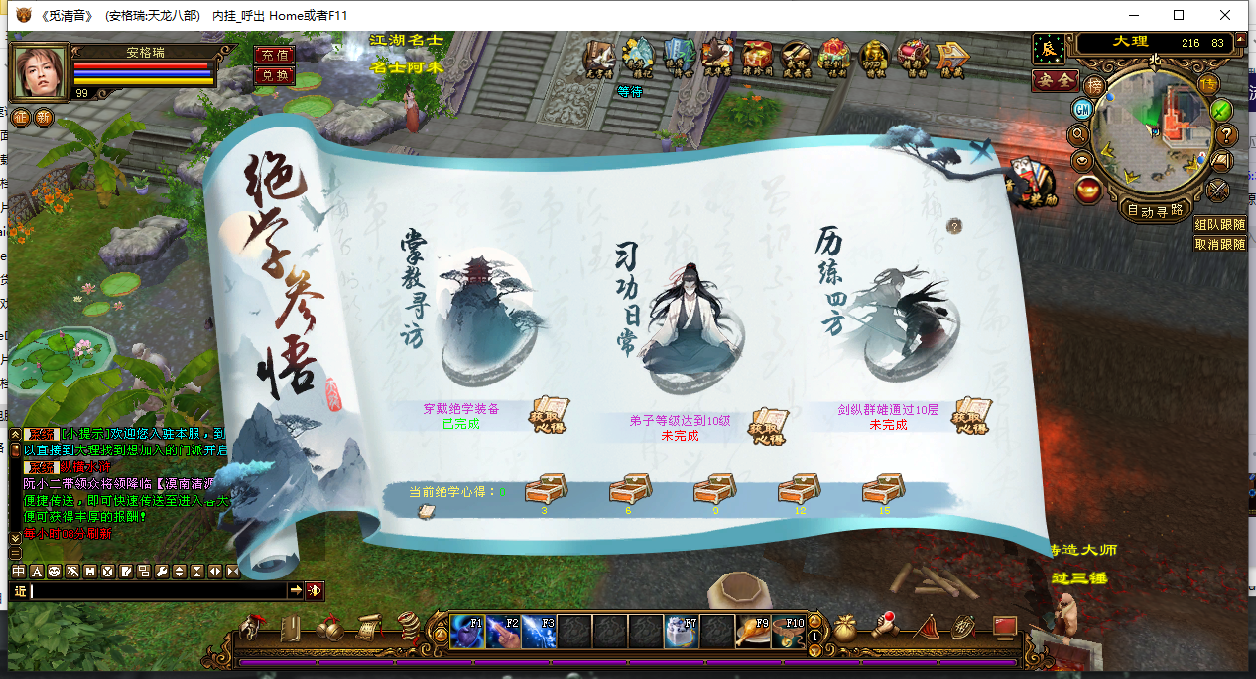Toggle 组队跟随 team follow
The image size is (1256, 679).
click(1220, 225)
